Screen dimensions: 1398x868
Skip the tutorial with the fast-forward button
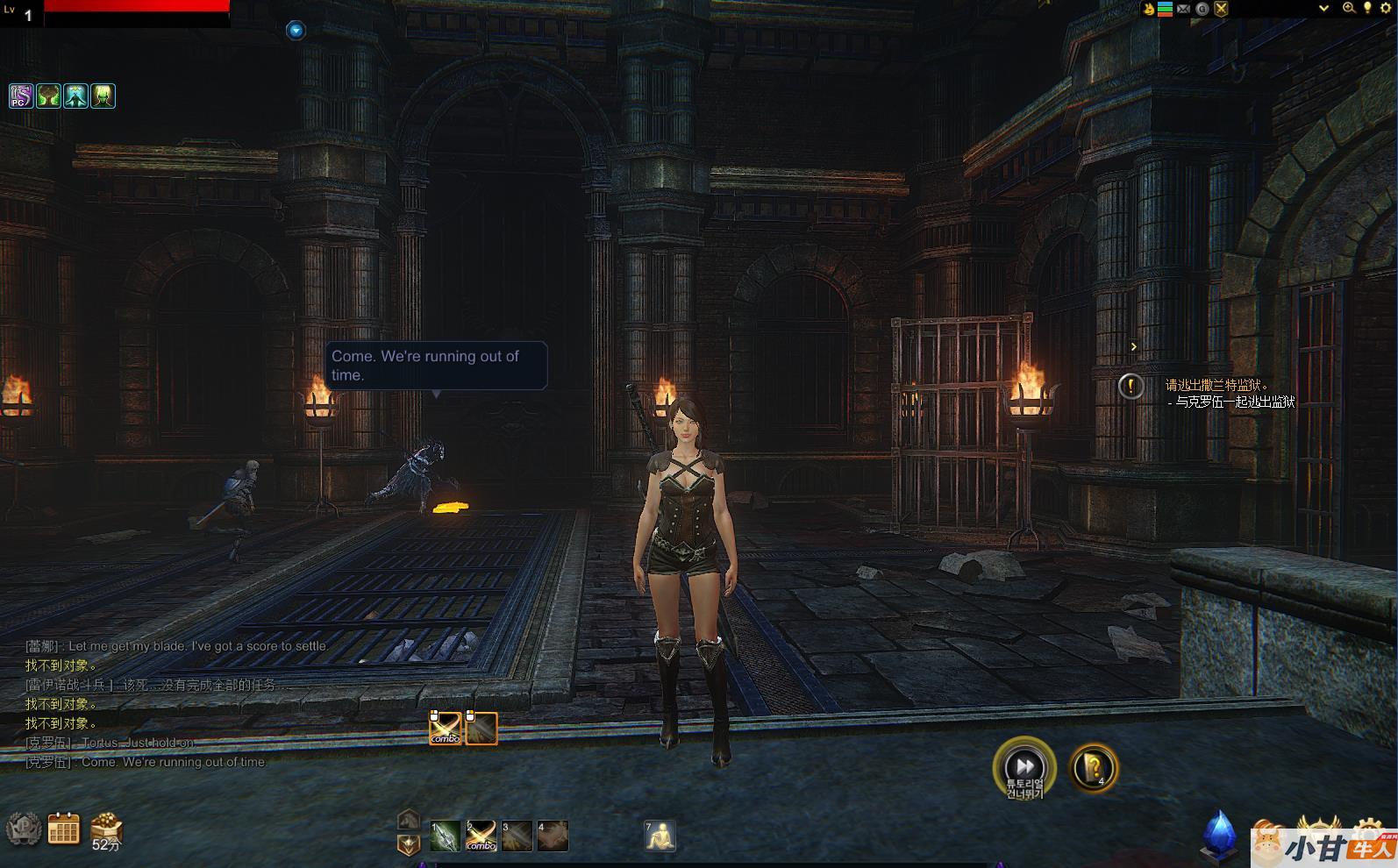click(x=1024, y=766)
